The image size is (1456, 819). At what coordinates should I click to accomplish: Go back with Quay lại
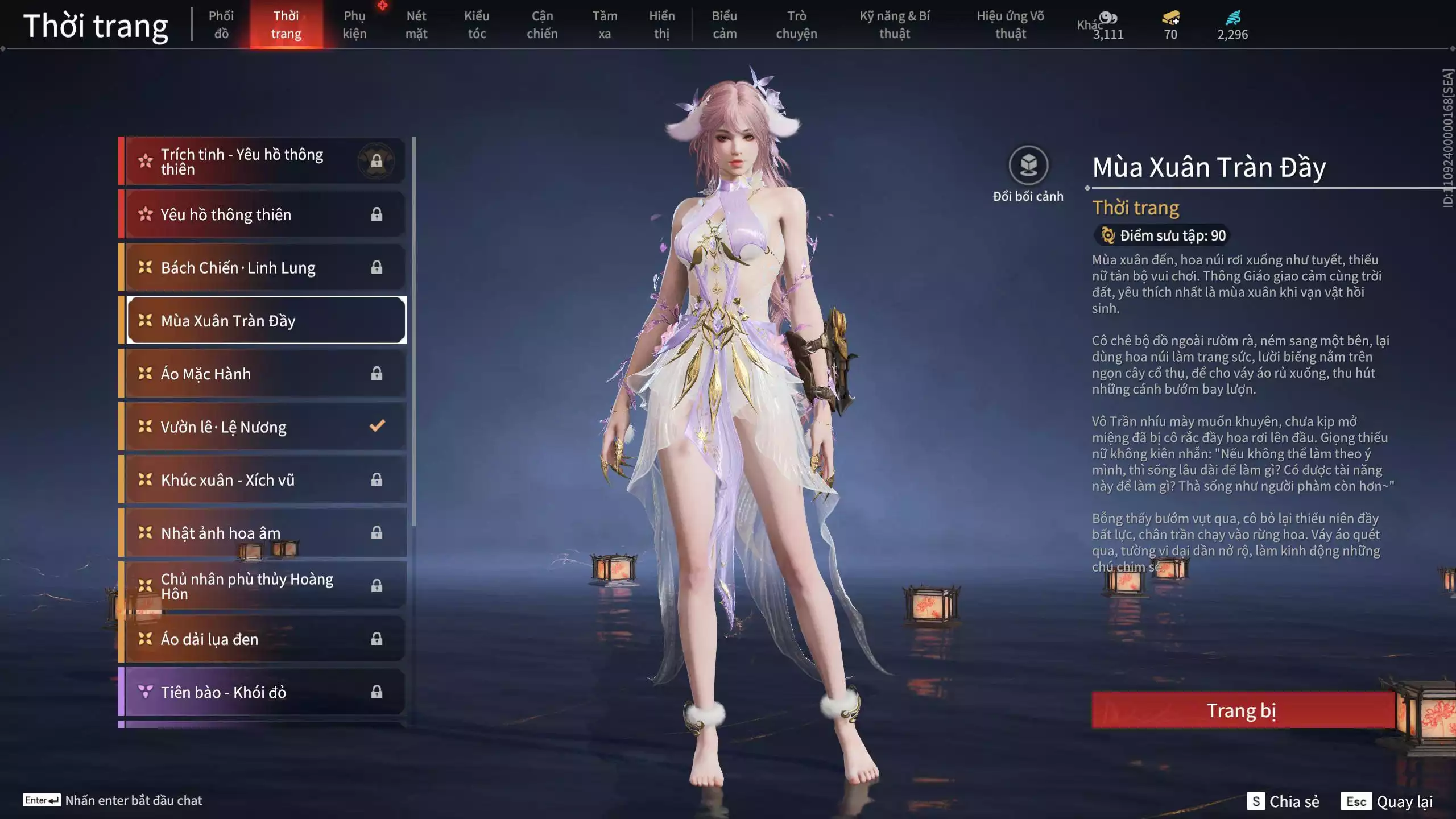(x=1388, y=801)
